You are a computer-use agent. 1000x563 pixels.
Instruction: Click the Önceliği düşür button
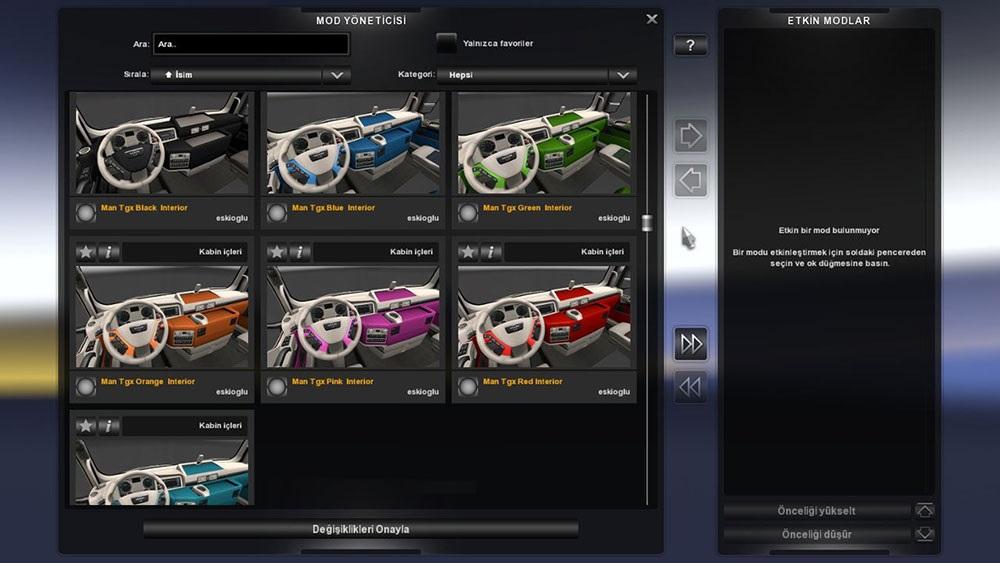(x=817, y=535)
